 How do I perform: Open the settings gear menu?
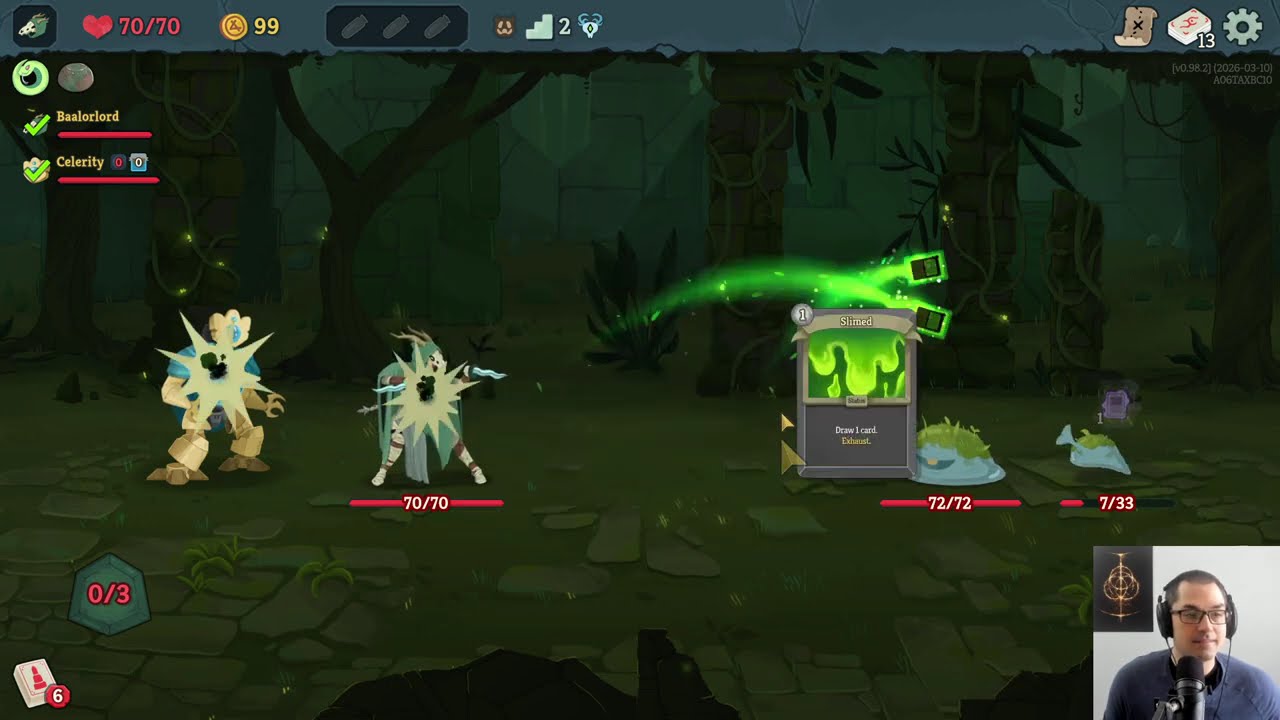1243,27
